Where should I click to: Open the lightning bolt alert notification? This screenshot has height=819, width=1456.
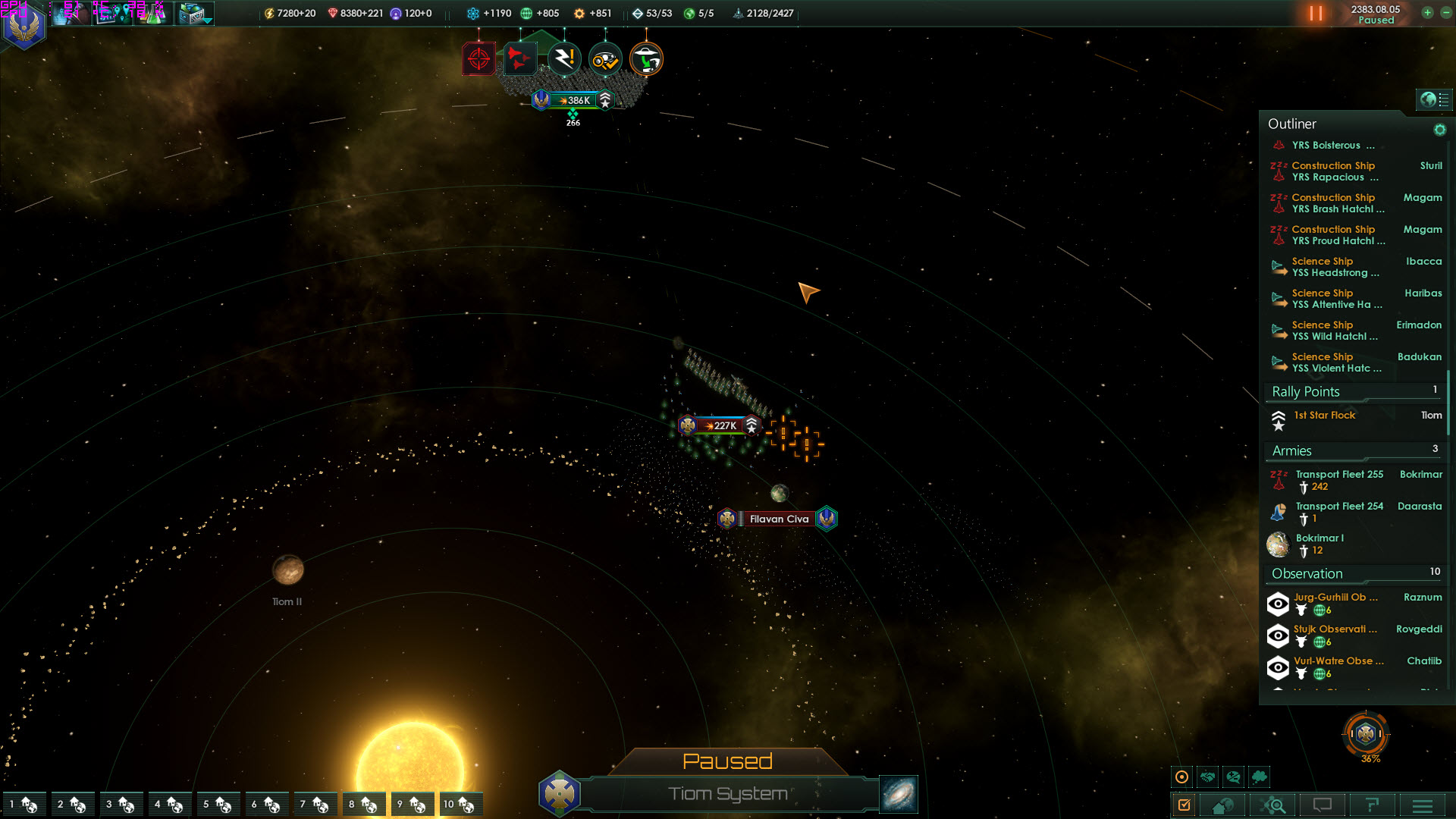(564, 59)
